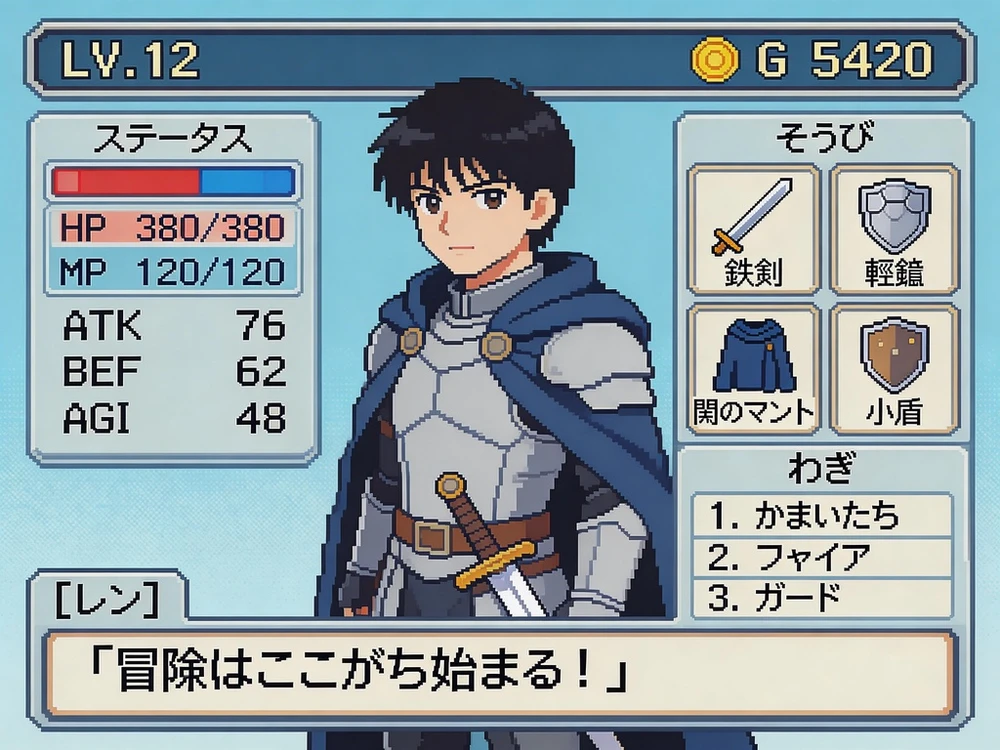Select the light armor (軽鎧) equipment slot

click(x=895, y=227)
